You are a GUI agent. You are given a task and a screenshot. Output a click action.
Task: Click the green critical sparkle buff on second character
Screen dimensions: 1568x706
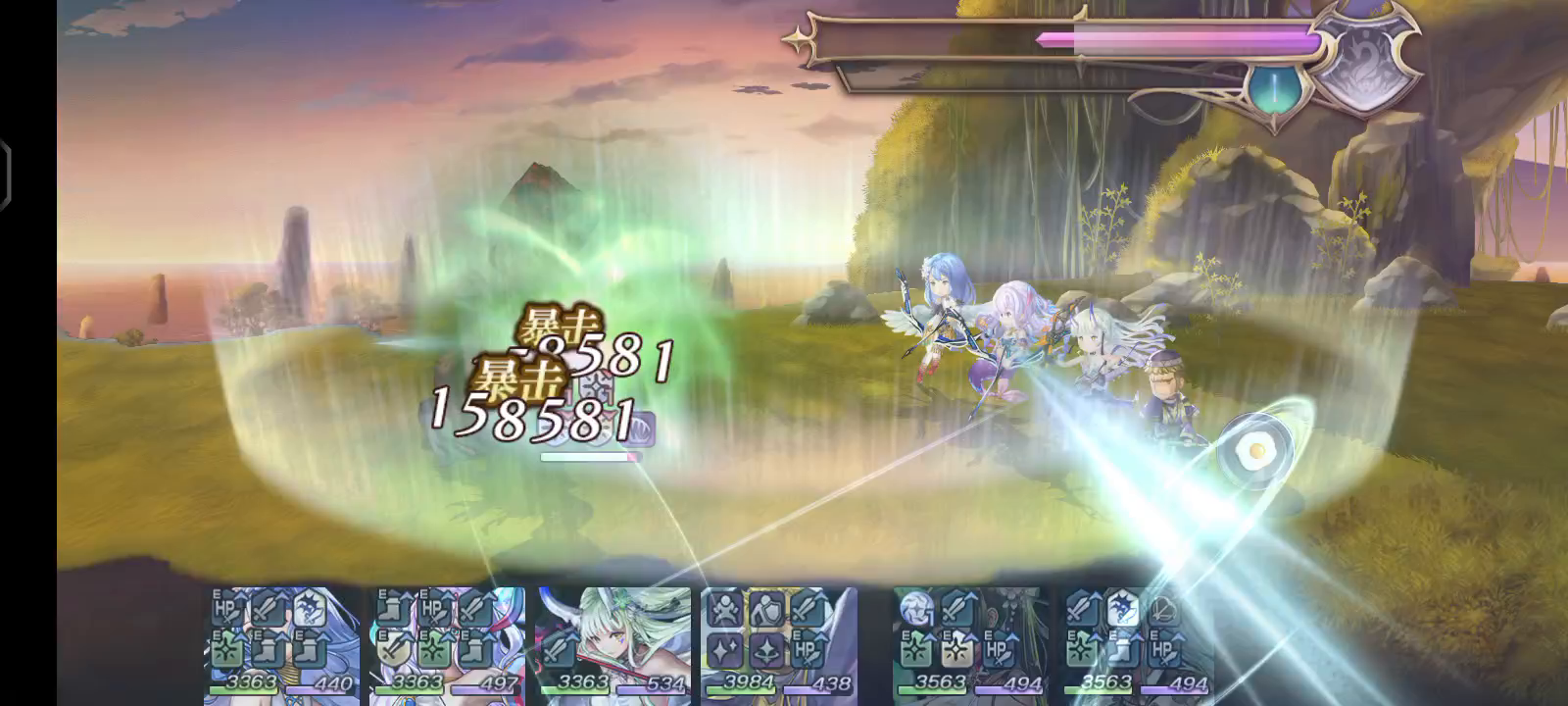pyautogui.click(x=436, y=649)
